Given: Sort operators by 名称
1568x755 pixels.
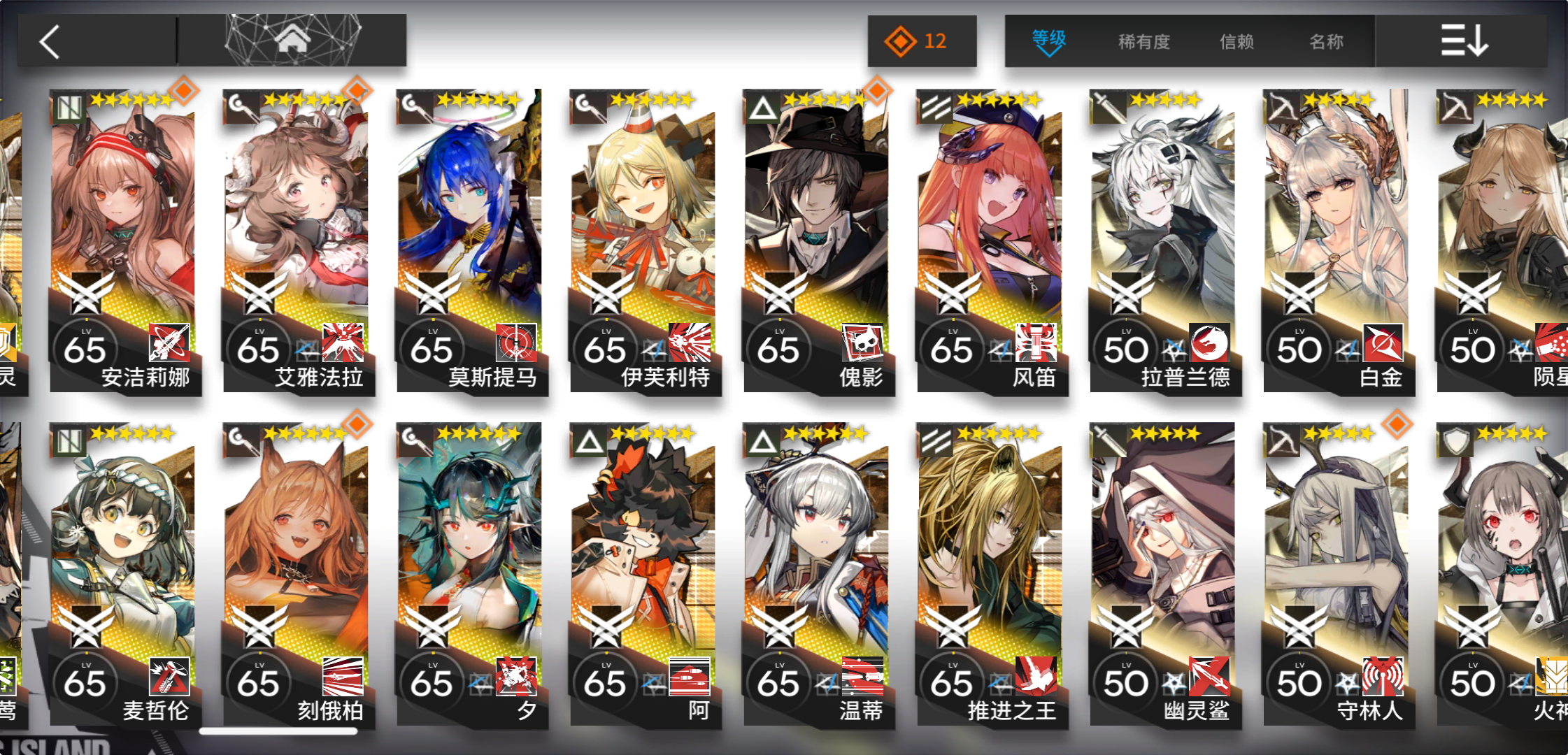Looking at the screenshot, I should tap(1326, 42).
